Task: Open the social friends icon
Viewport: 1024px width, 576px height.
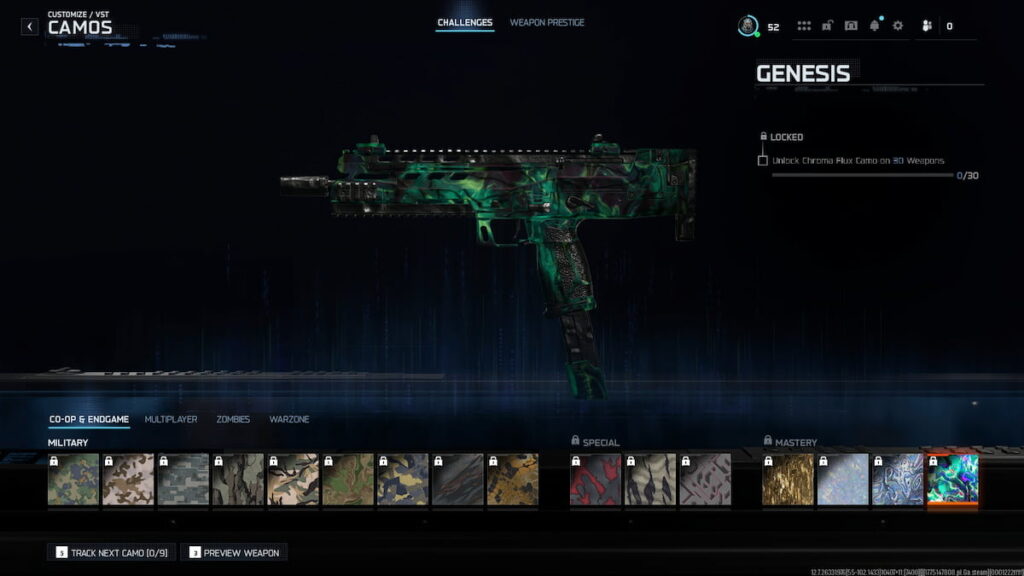Action: (927, 26)
